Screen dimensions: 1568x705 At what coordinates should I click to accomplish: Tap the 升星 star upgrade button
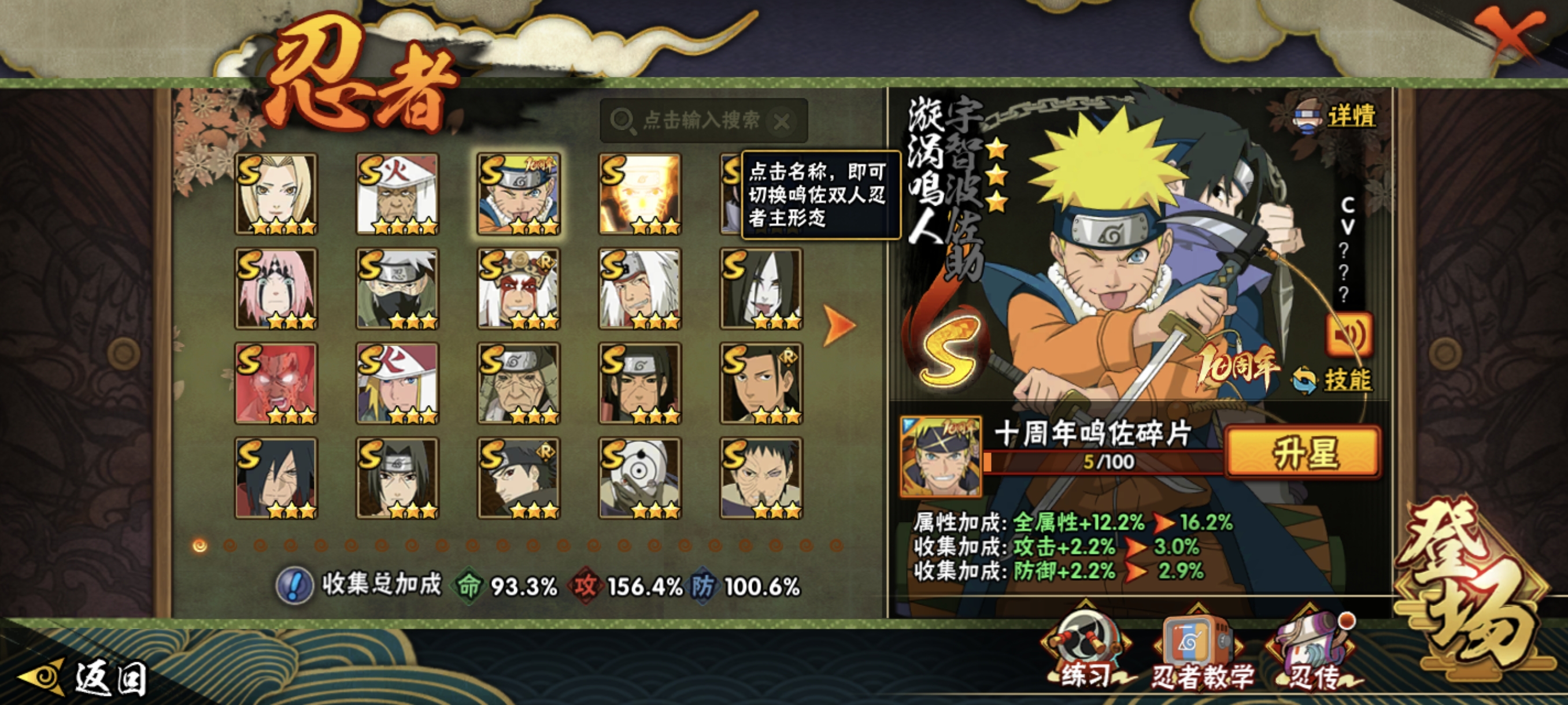(1303, 452)
